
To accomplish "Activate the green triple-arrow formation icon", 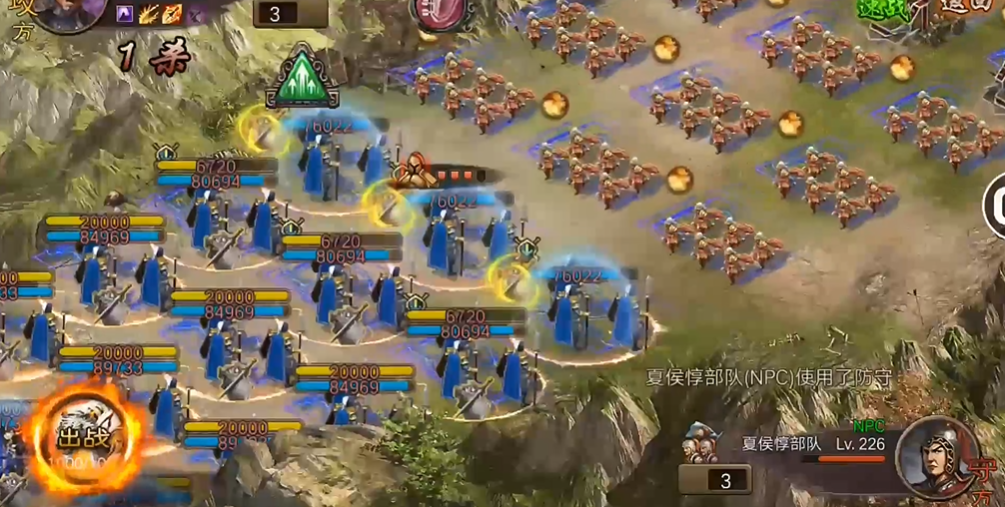I will (302, 76).
